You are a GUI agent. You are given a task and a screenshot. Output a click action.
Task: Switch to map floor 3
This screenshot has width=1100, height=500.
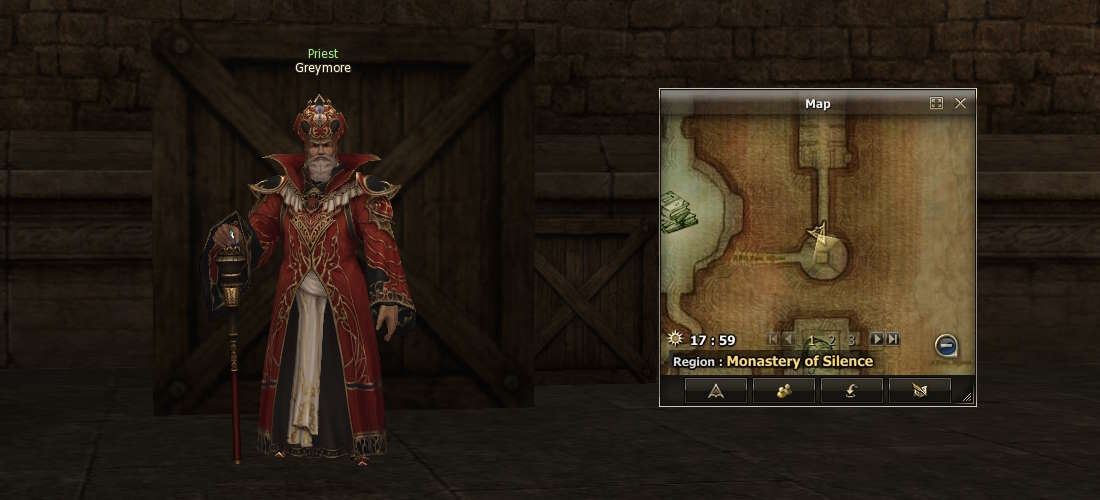pos(851,340)
